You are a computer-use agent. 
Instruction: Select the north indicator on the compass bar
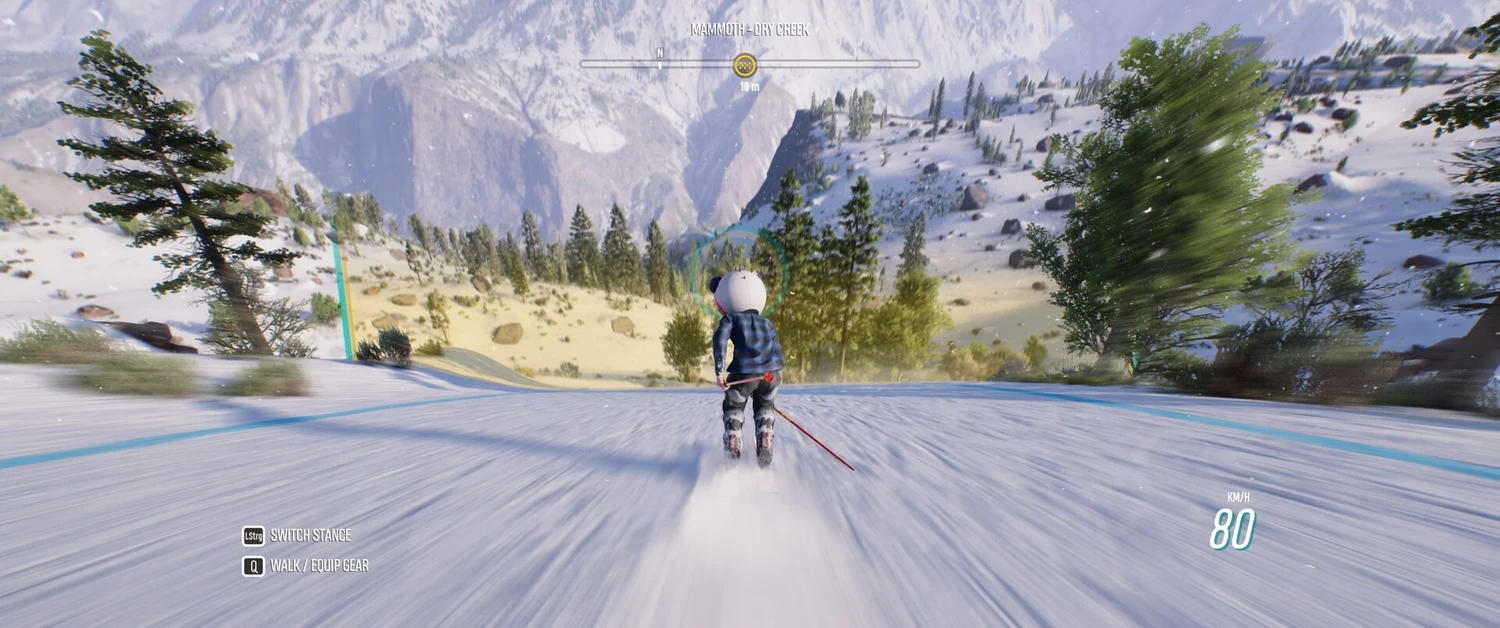point(660,55)
